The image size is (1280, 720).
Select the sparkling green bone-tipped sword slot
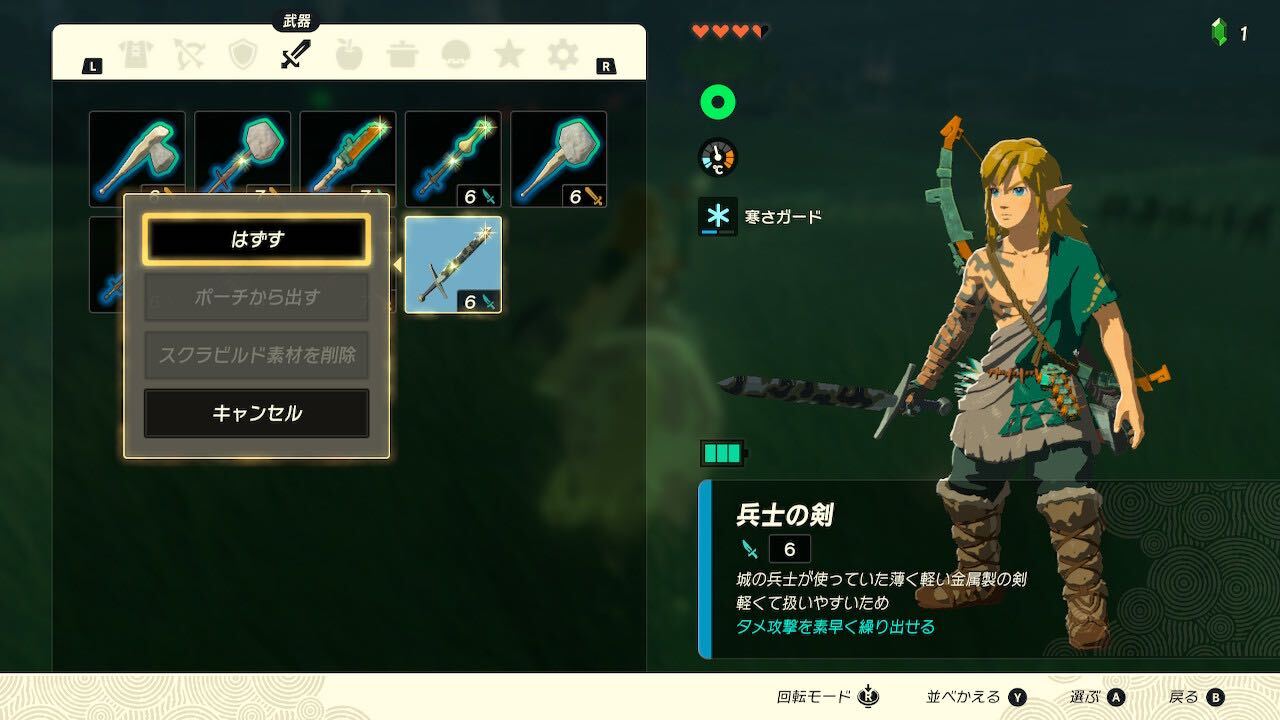(x=453, y=159)
